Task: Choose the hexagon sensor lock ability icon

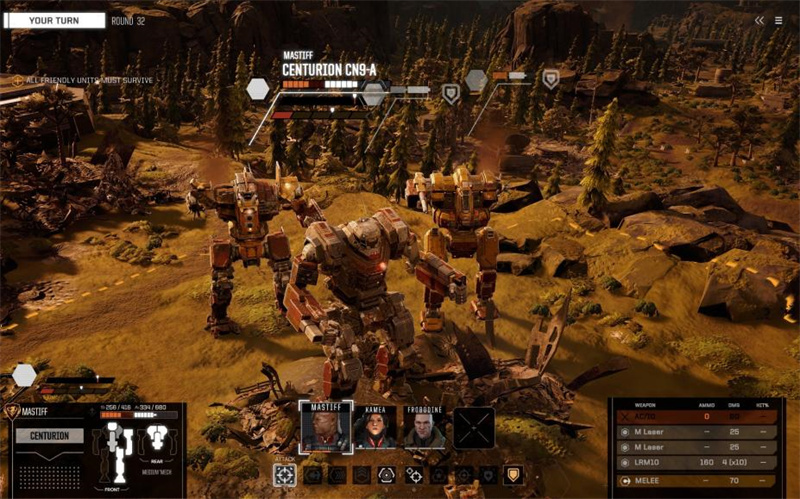Action: 387,475
